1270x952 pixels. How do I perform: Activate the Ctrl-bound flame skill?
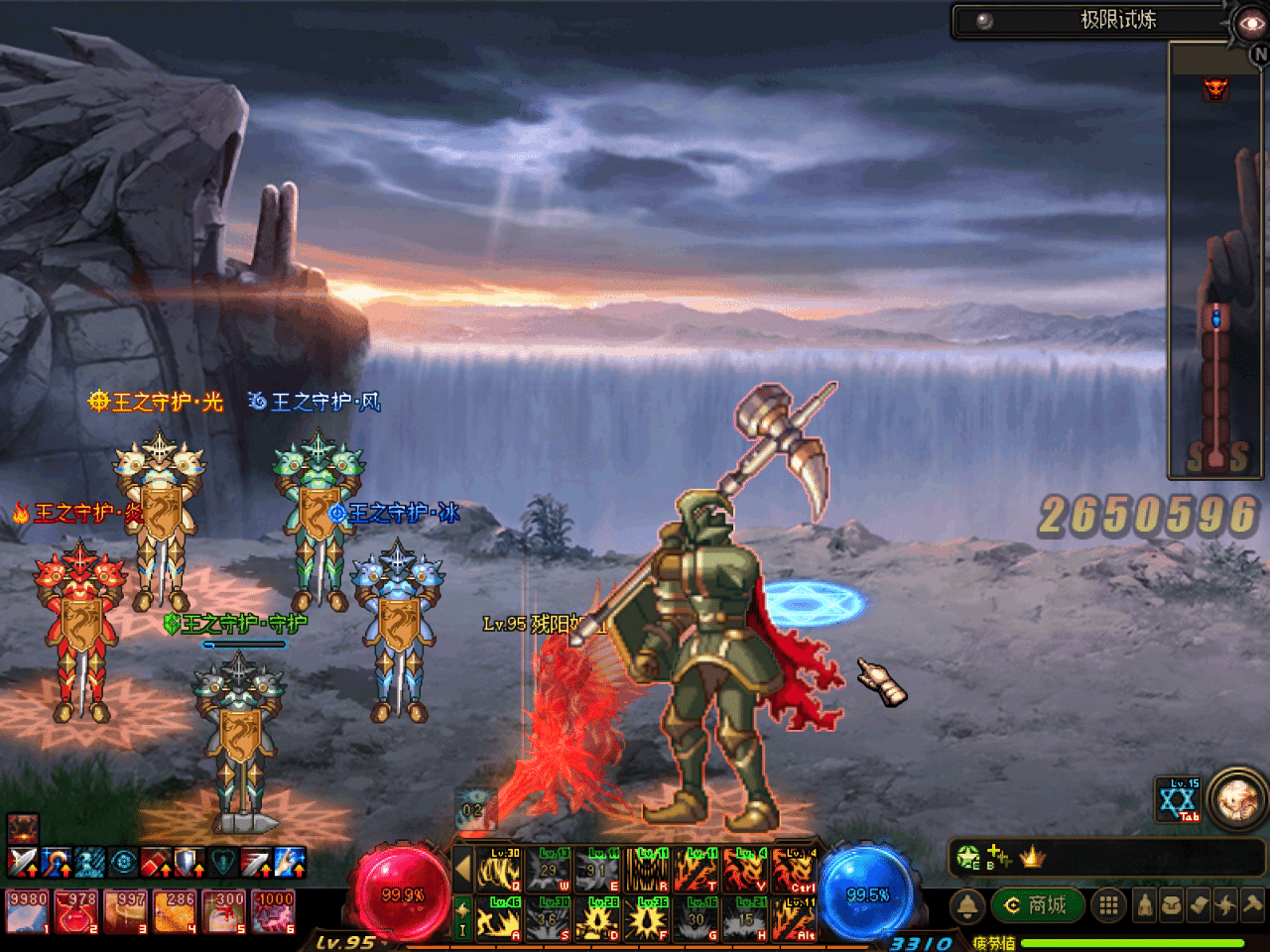click(x=795, y=870)
